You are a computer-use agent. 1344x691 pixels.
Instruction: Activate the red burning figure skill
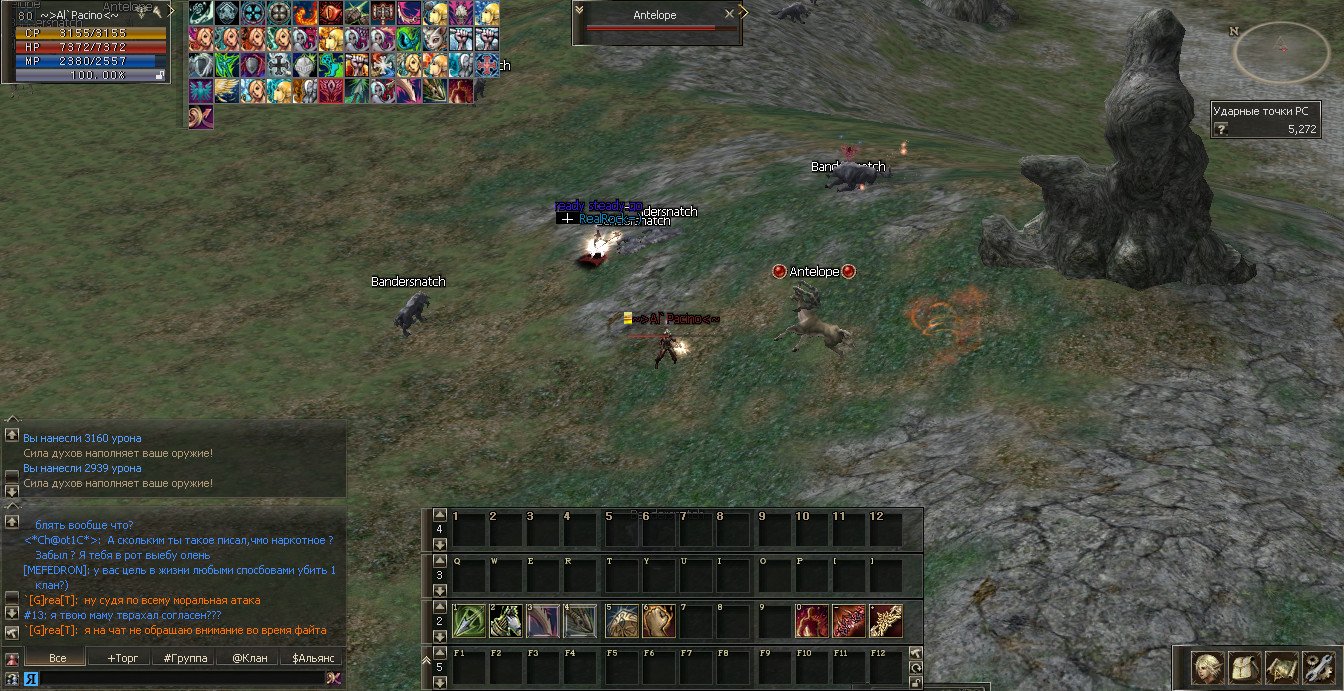(811, 621)
